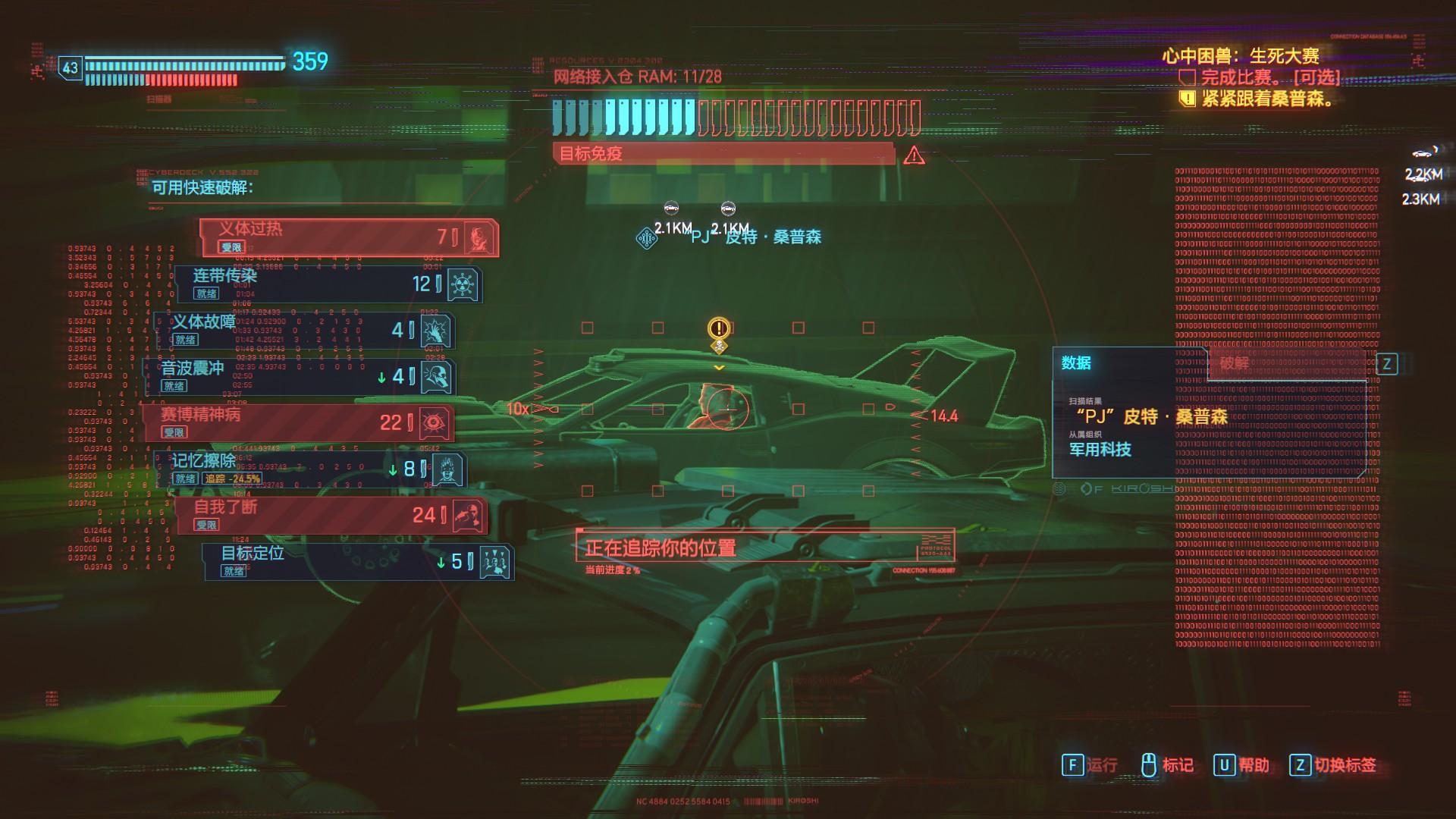Select the 赛博精神病 quickhack entry
The height and width of the screenshot is (819, 1456).
(300, 422)
